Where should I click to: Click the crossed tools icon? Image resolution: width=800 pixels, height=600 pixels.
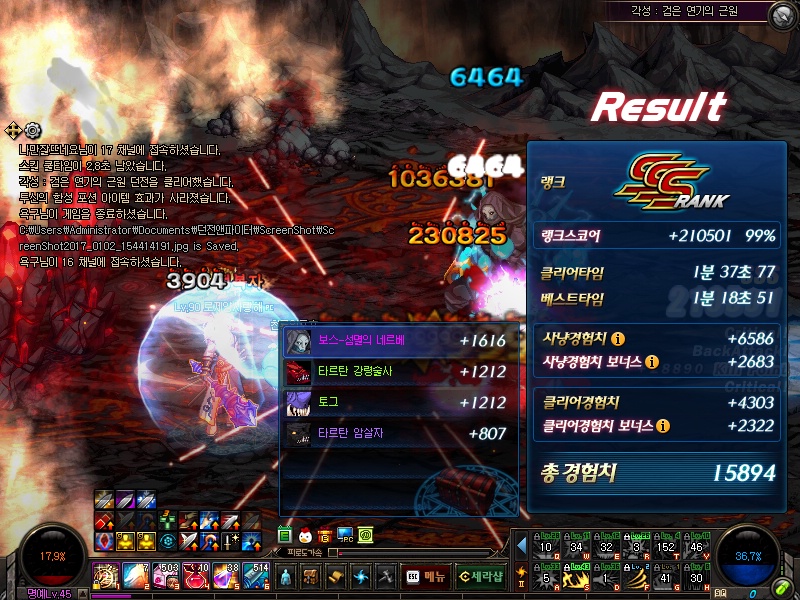click(x=385, y=576)
